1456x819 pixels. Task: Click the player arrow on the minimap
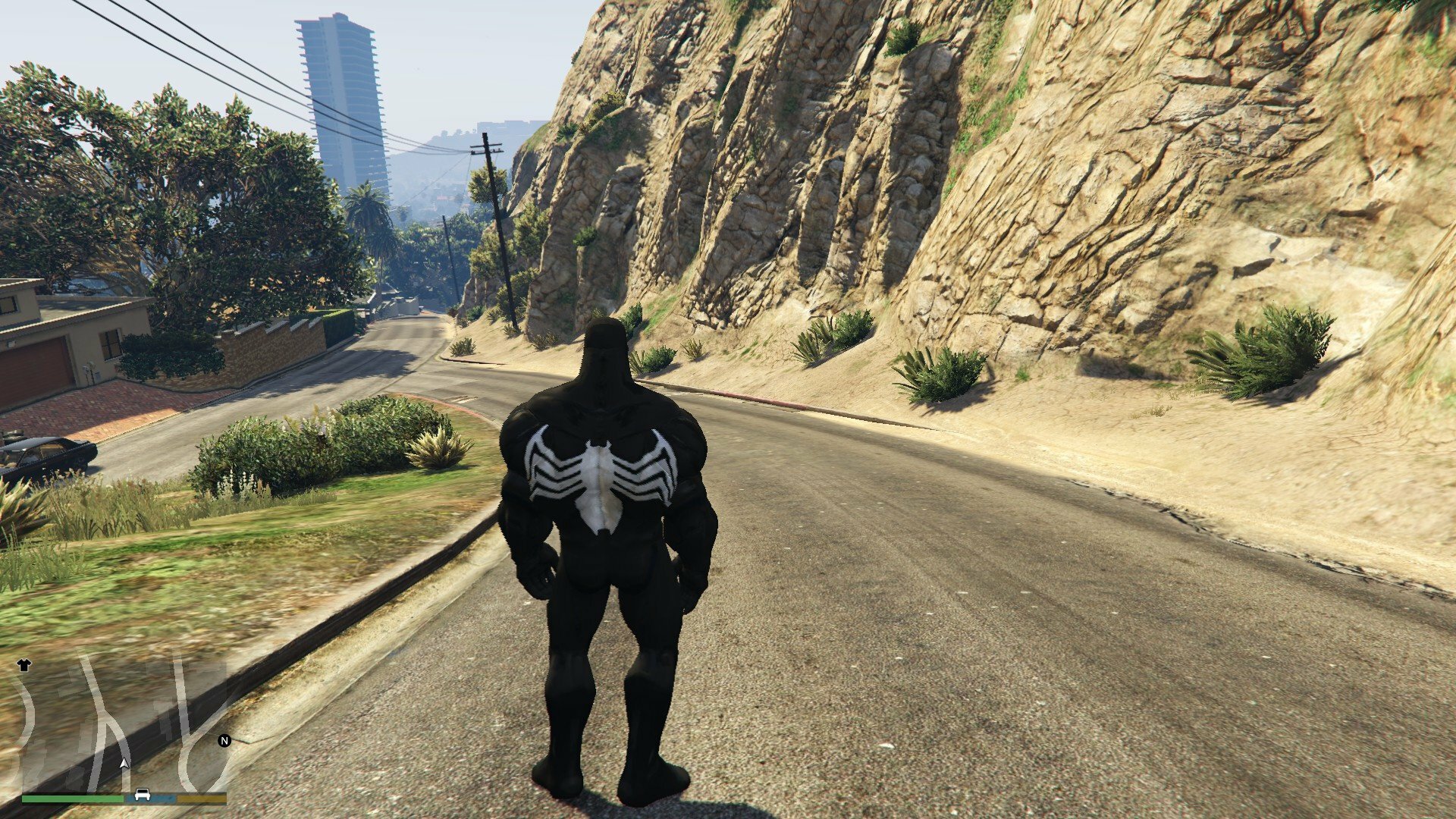tap(124, 762)
